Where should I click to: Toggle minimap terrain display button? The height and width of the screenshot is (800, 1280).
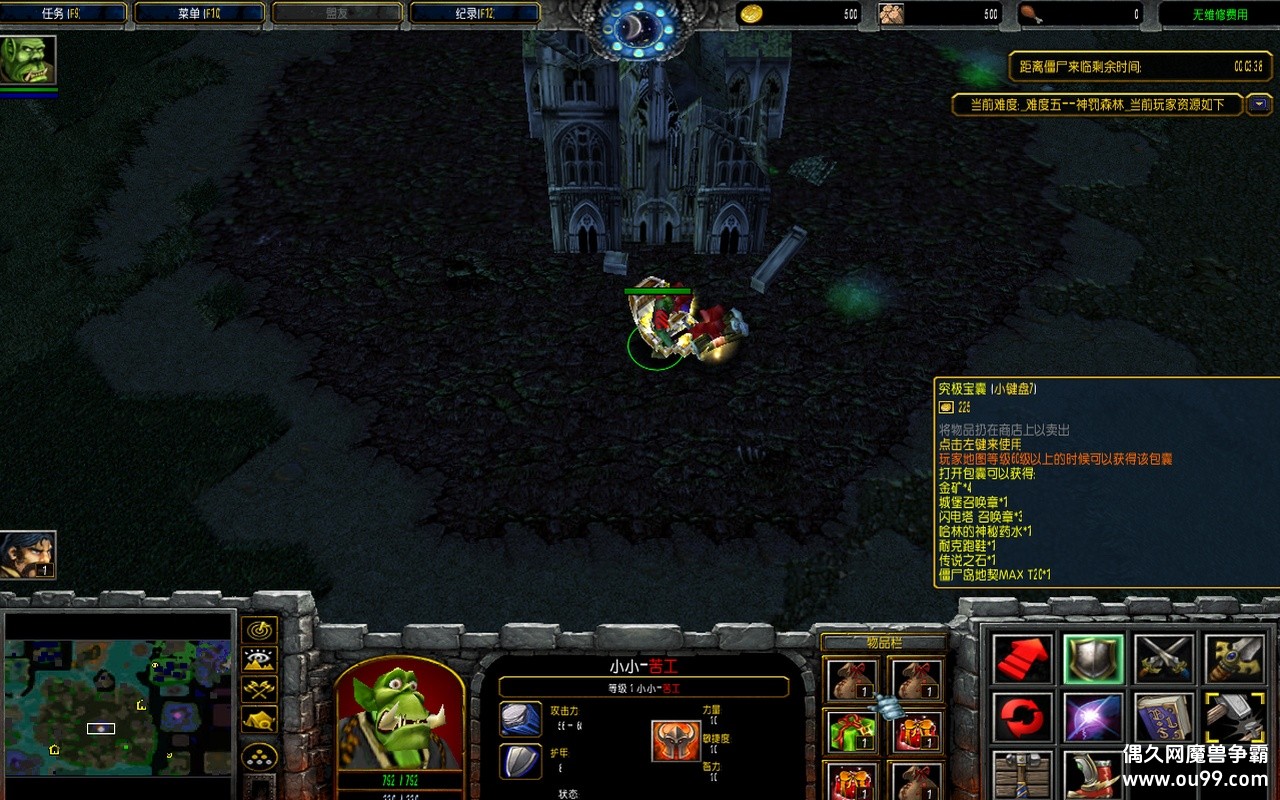[259, 660]
